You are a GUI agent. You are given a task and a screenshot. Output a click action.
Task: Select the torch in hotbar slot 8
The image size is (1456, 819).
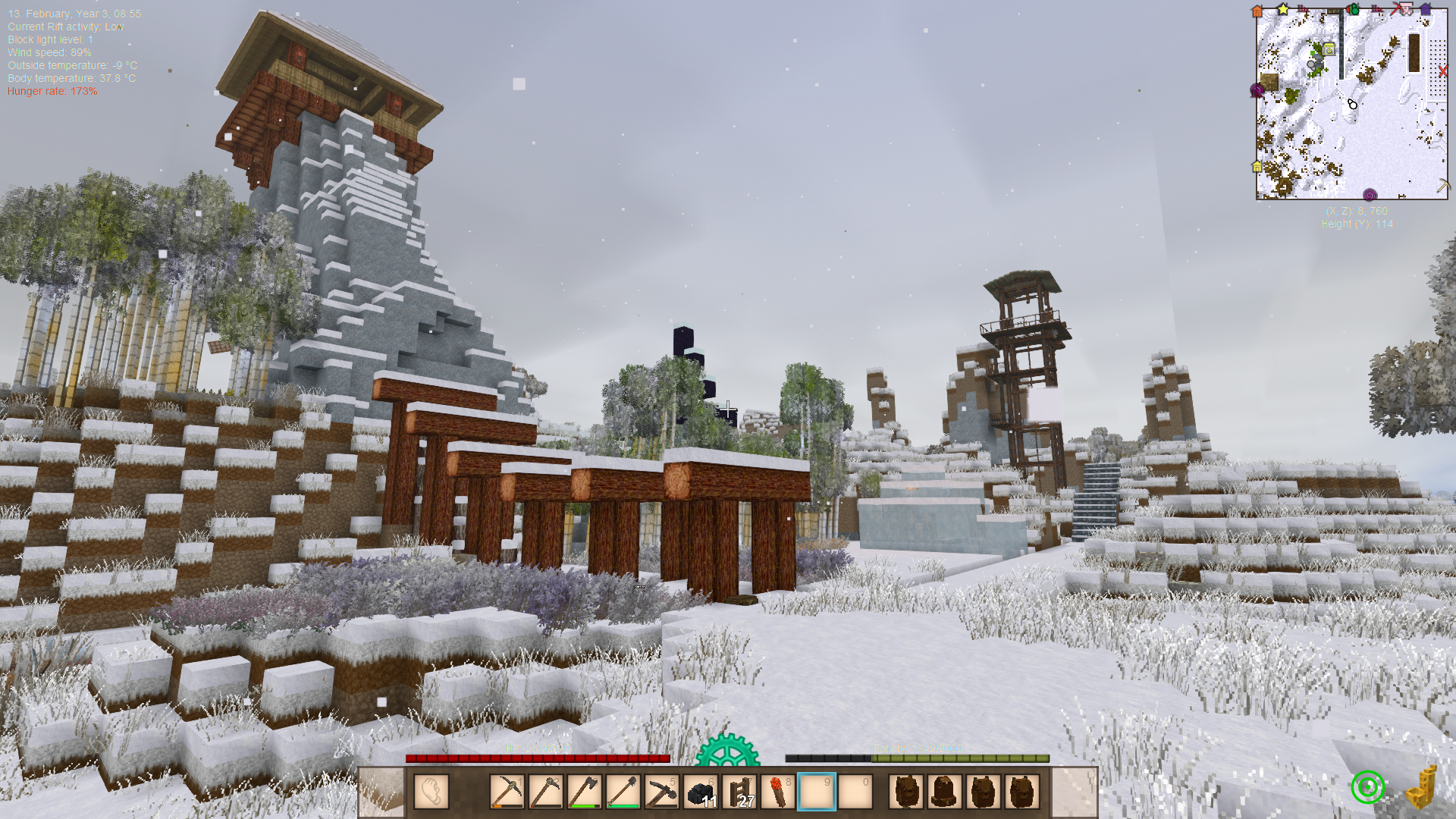777,792
